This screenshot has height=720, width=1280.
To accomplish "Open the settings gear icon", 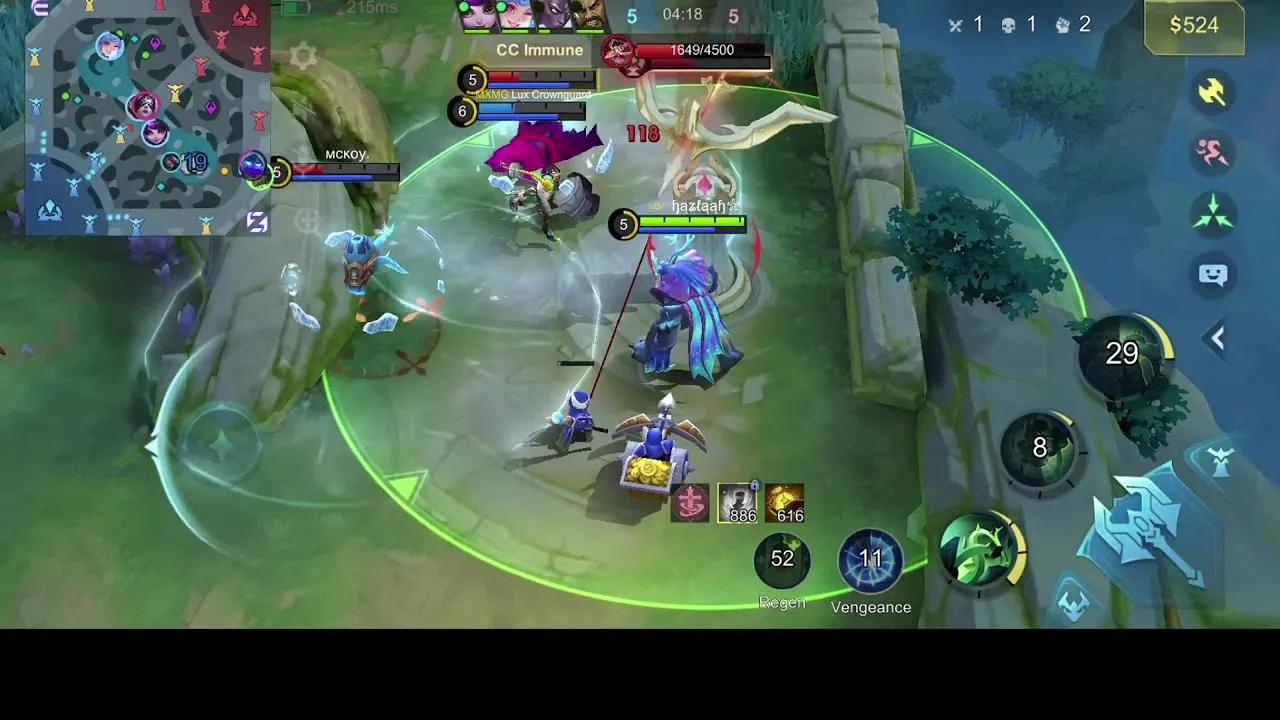I will 305,55.
